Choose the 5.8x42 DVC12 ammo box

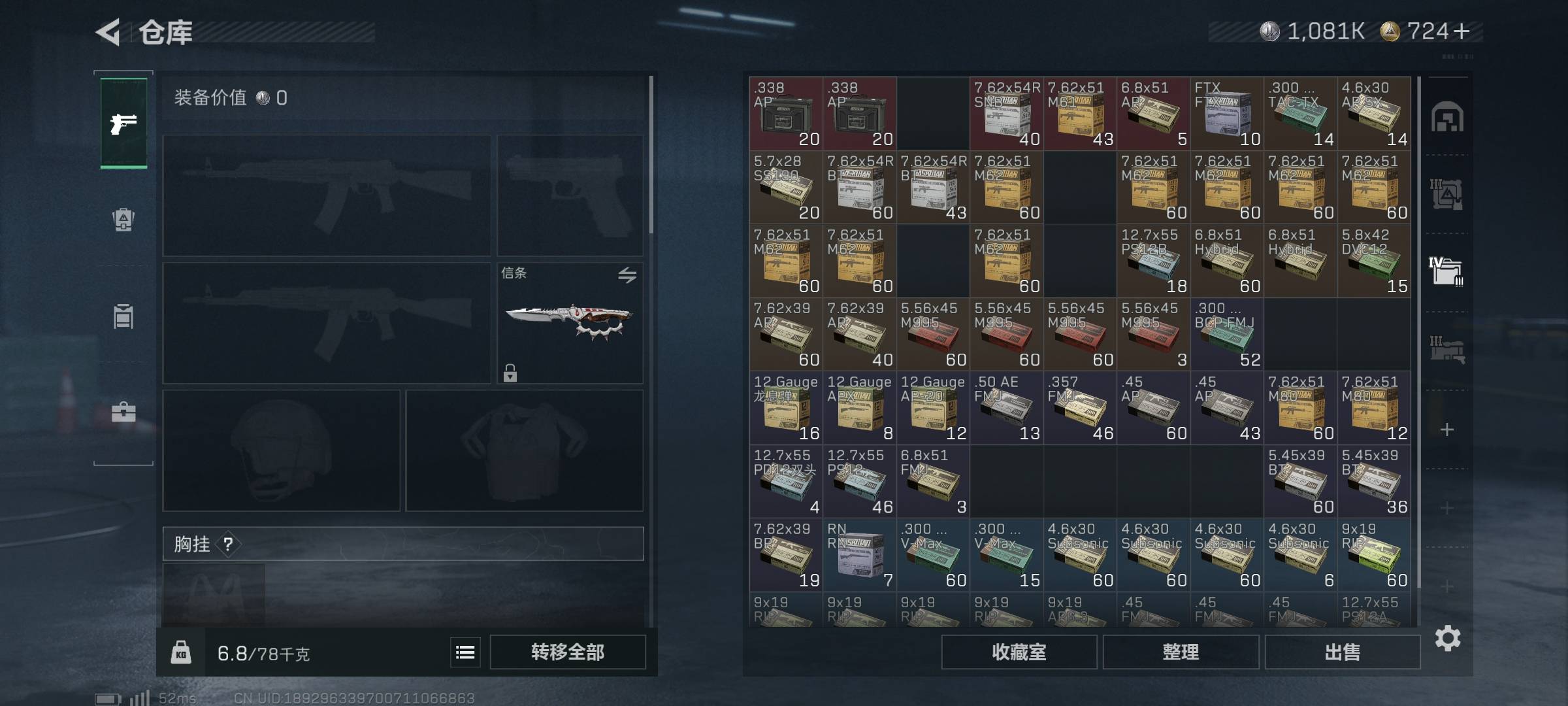click(1374, 261)
